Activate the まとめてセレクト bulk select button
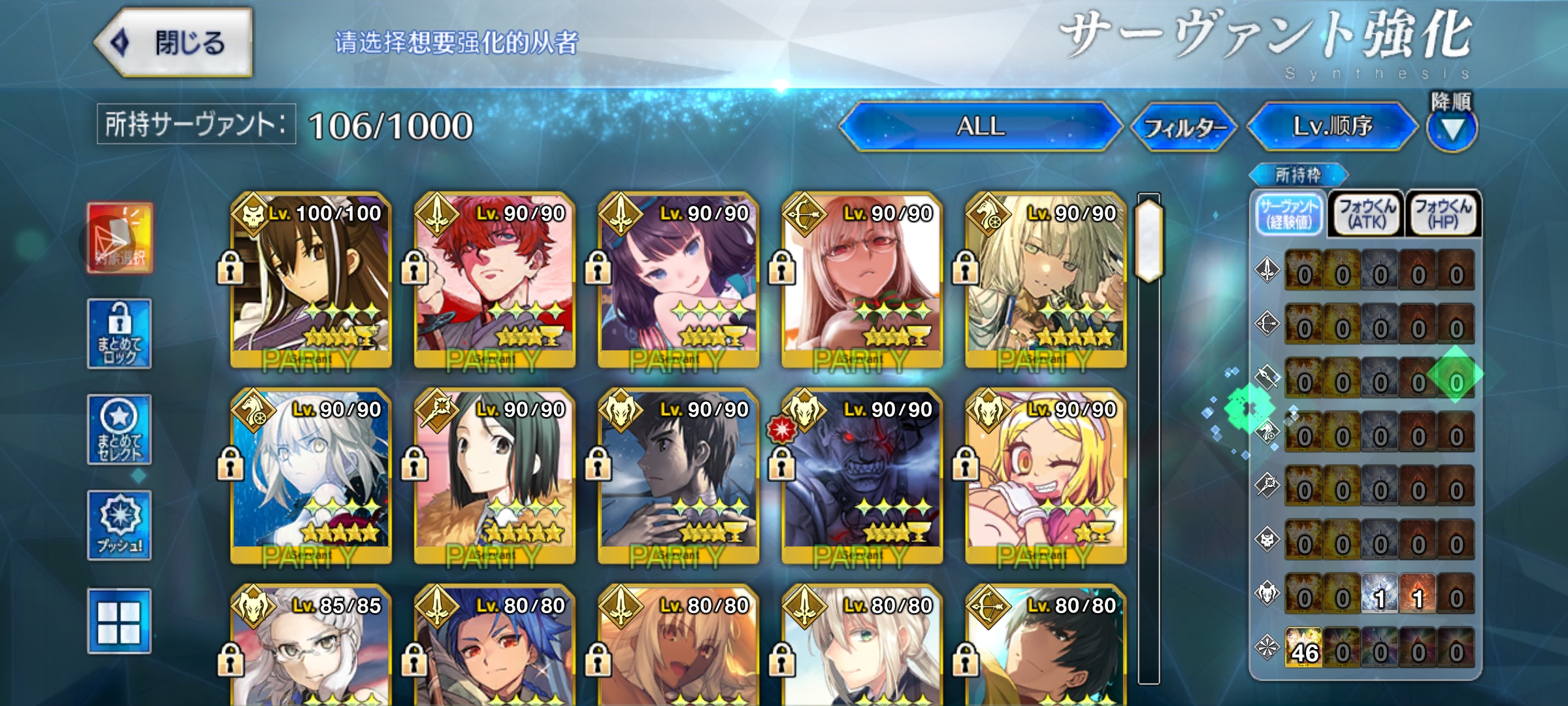 pyautogui.click(x=120, y=429)
